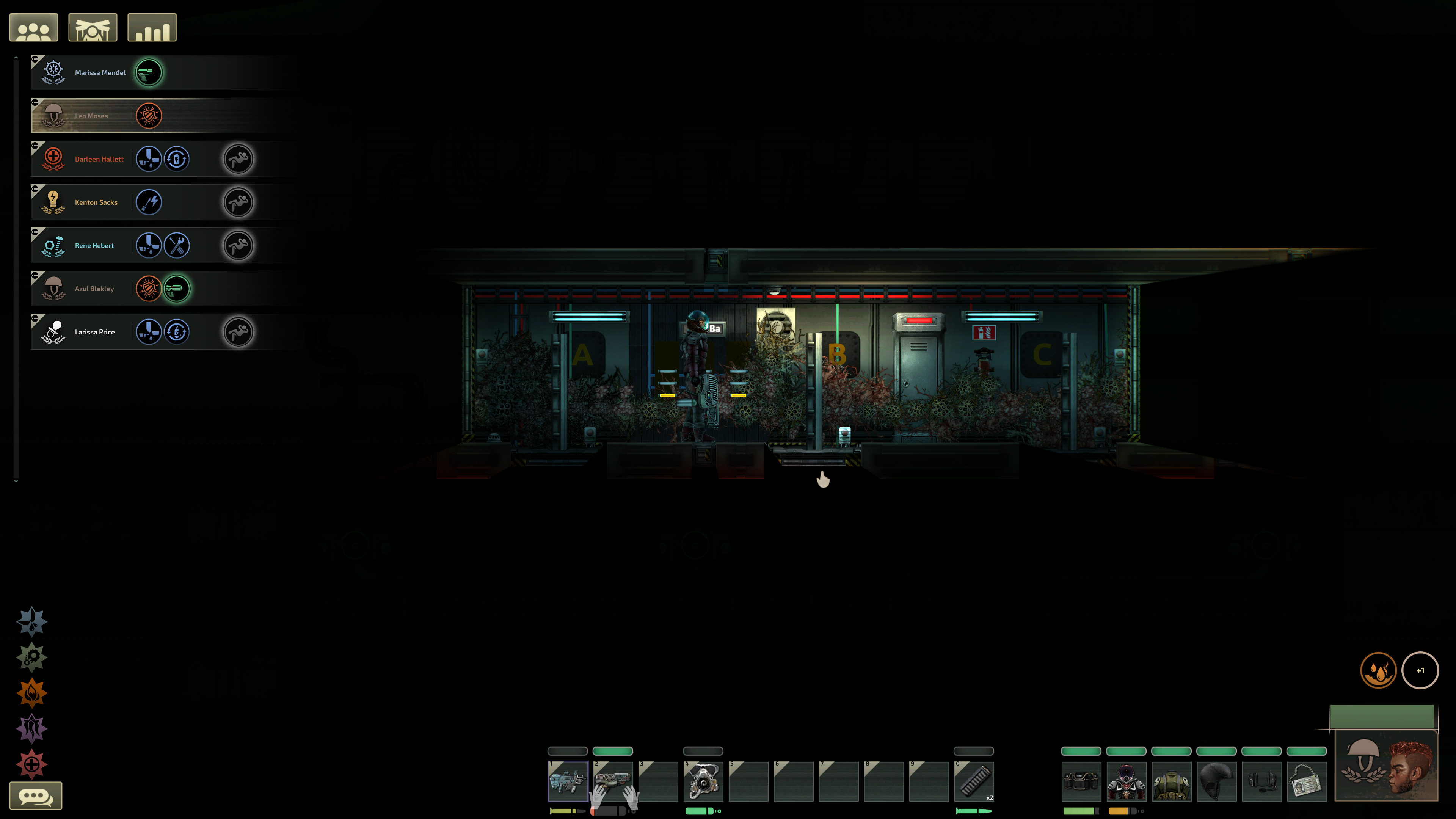This screenshot has width=1456, height=819.
Task: Select the diving mask in hotbar slot 4
Action: (x=703, y=781)
